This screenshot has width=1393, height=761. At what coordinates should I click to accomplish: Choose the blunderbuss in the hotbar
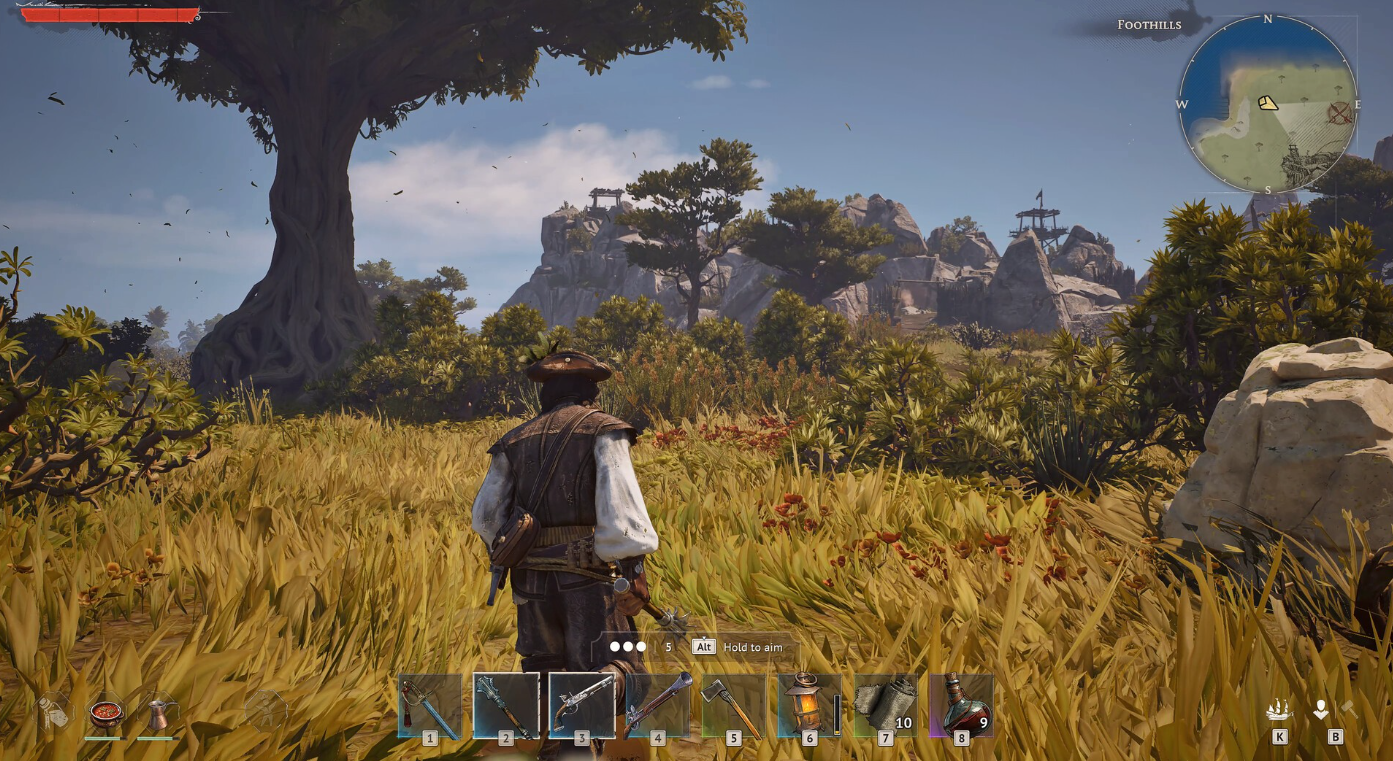[657, 706]
